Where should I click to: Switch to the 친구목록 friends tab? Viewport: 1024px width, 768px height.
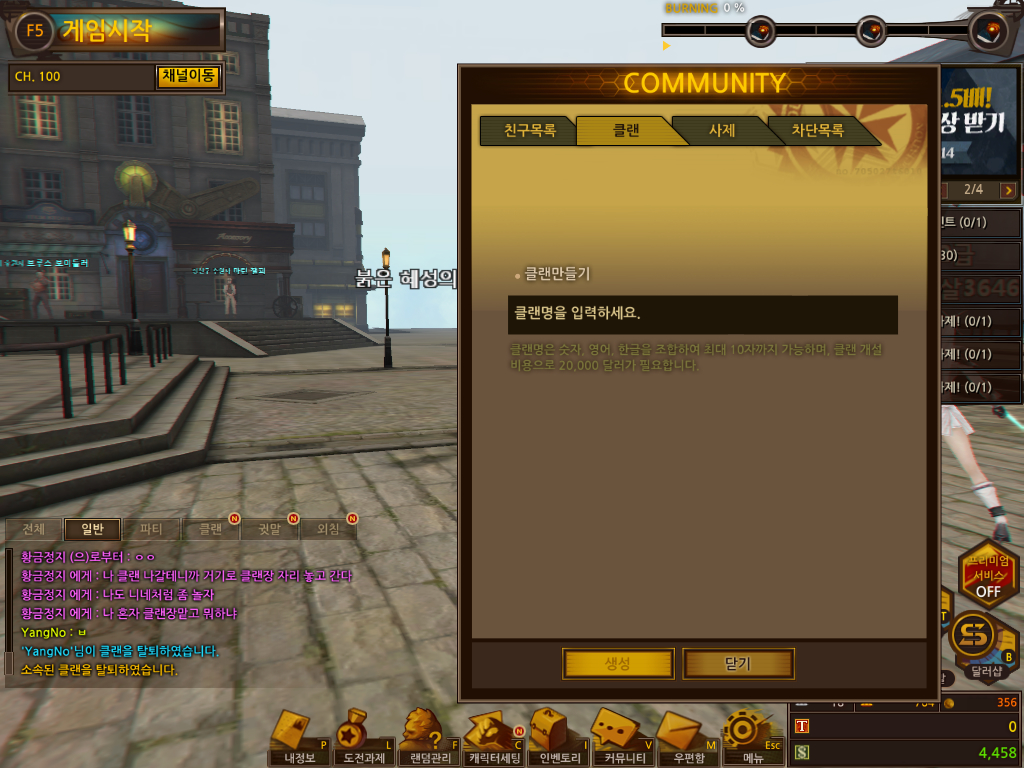[x=528, y=131]
